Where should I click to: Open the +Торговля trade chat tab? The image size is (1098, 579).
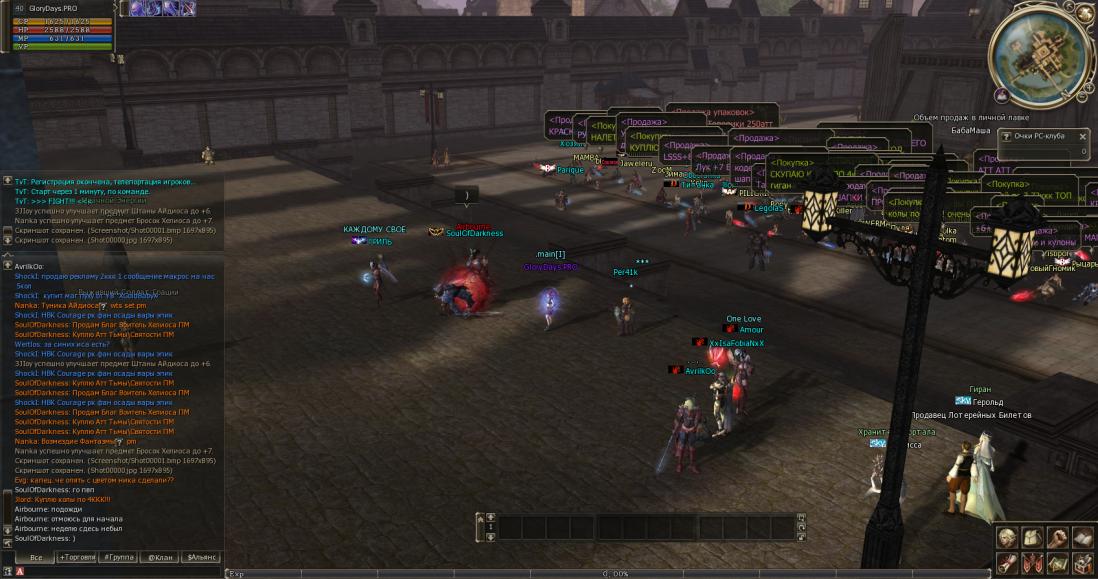coord(77,557)
